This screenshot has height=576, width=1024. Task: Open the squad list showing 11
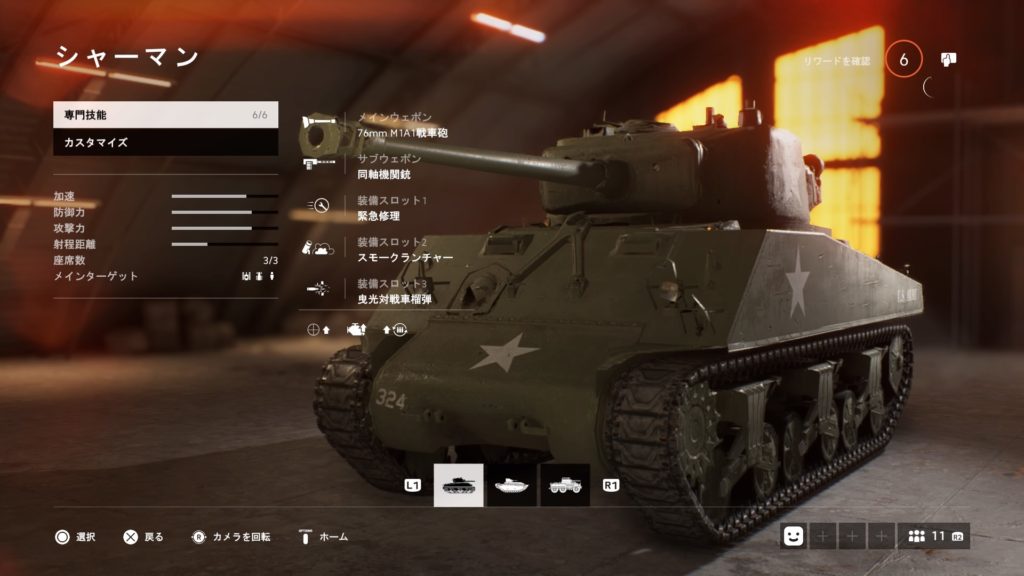click(933, 537)
